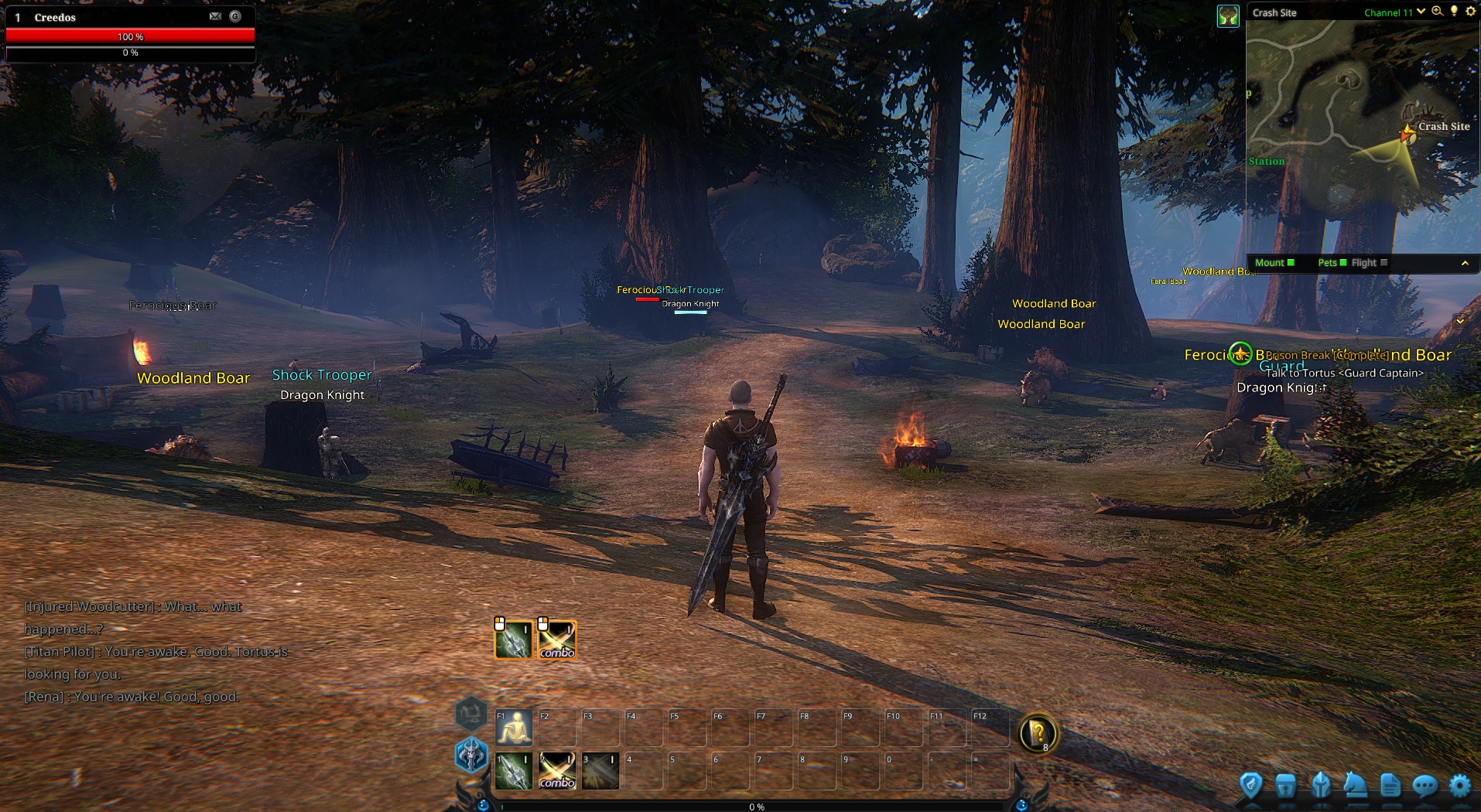This screenshot has width=1481, height=812.
Task: Click the minimap magnifier zoom button
Action: [x=1437, y=12]
